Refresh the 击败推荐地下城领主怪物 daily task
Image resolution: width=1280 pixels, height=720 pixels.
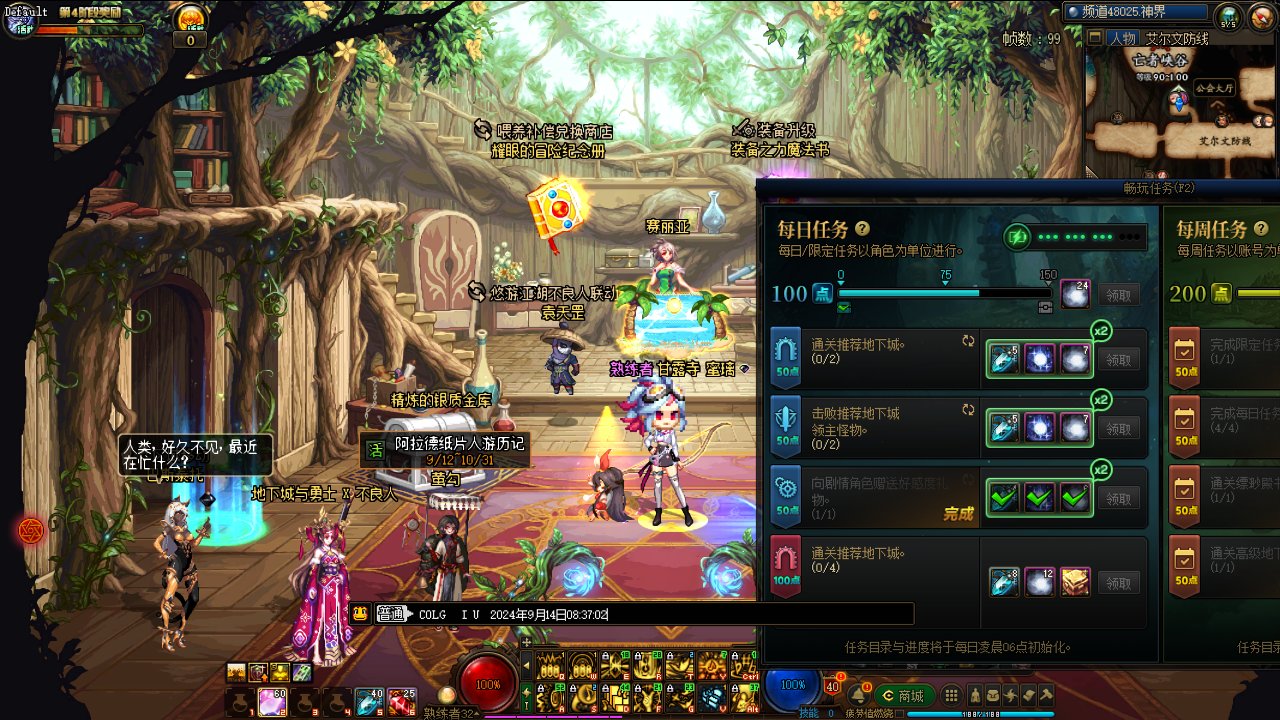point(968,410)
